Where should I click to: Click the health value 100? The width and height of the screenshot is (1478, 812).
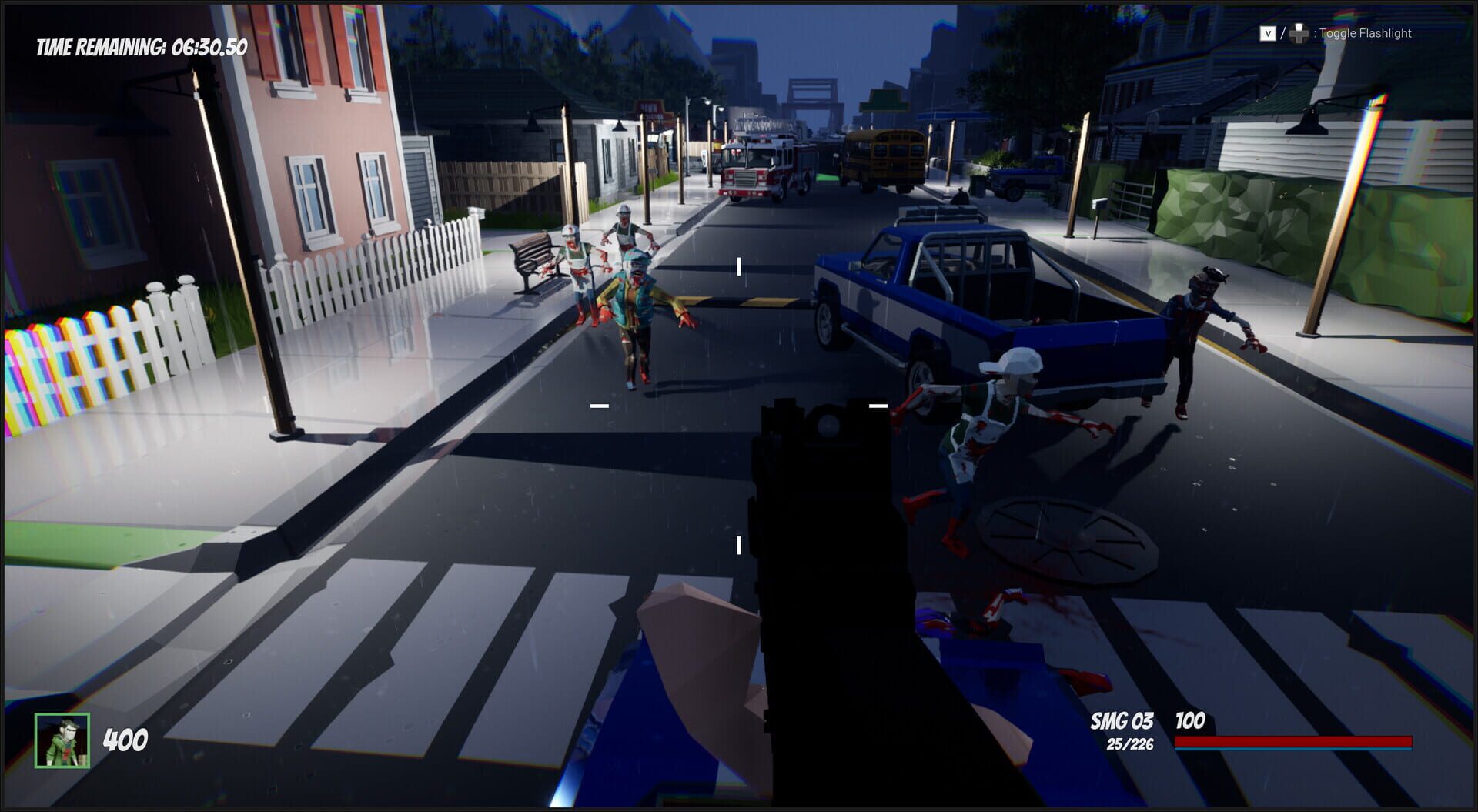[1190, 722]
